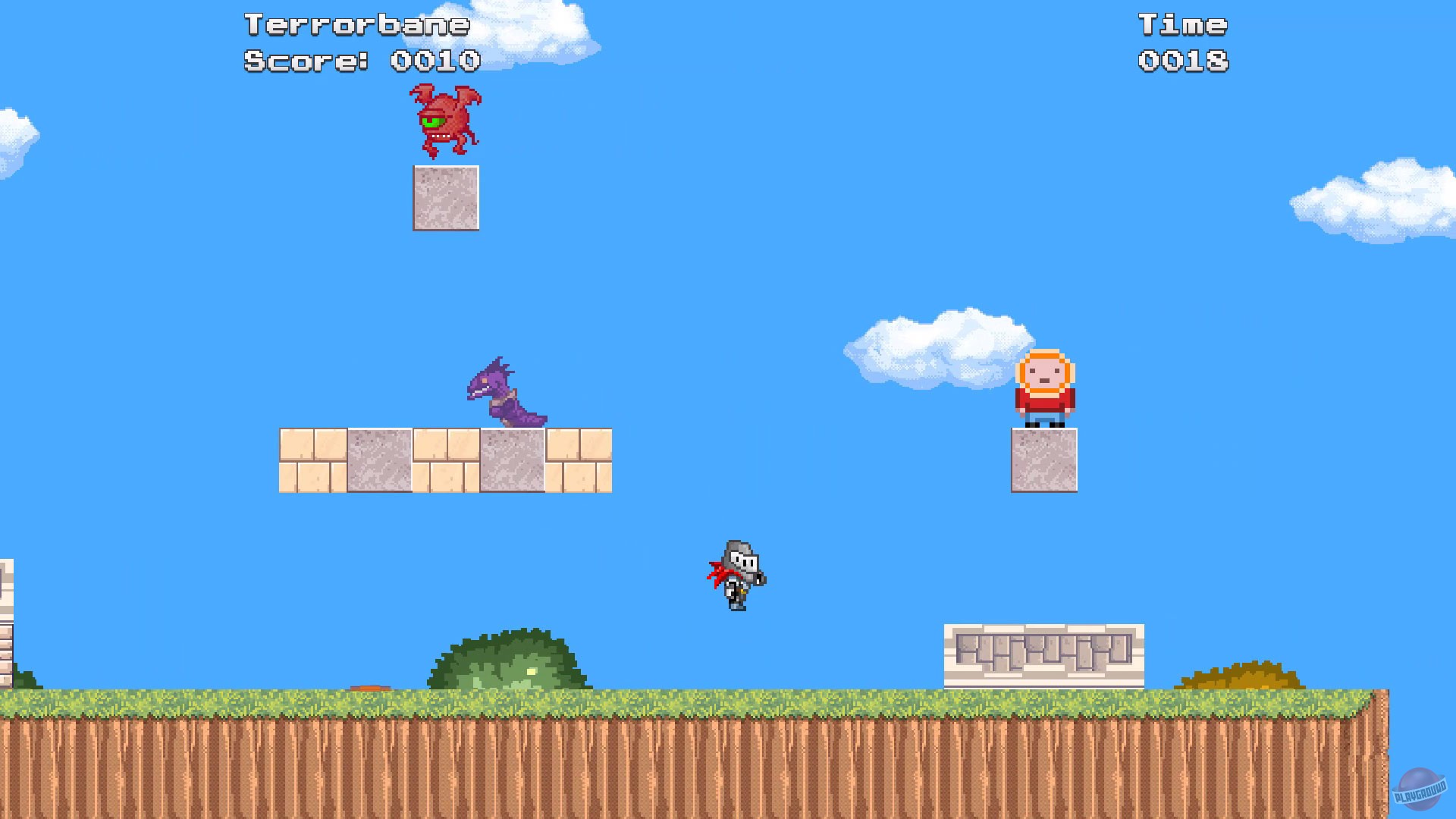Click the red winged demon enemy
Image resolution: width=1456 pixels, height=819 pixels.
tap(446, 121)
